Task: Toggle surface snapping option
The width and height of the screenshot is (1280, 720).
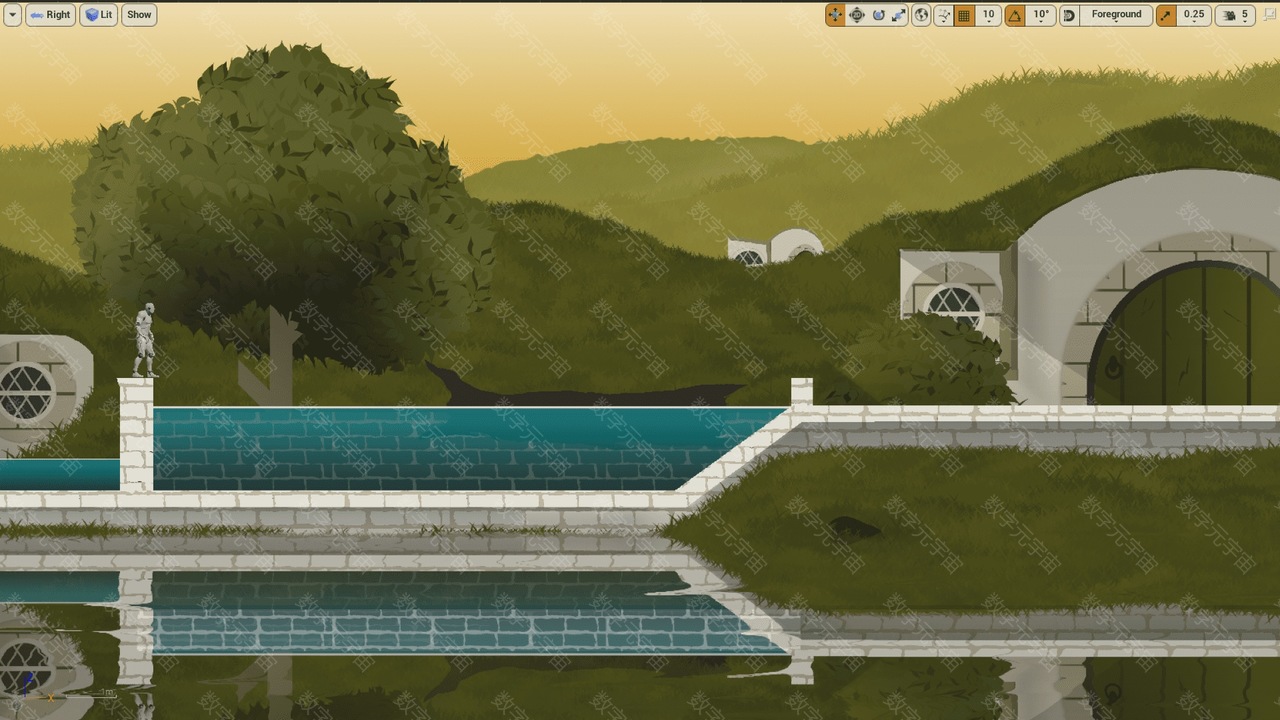Action: coord(943,15)
